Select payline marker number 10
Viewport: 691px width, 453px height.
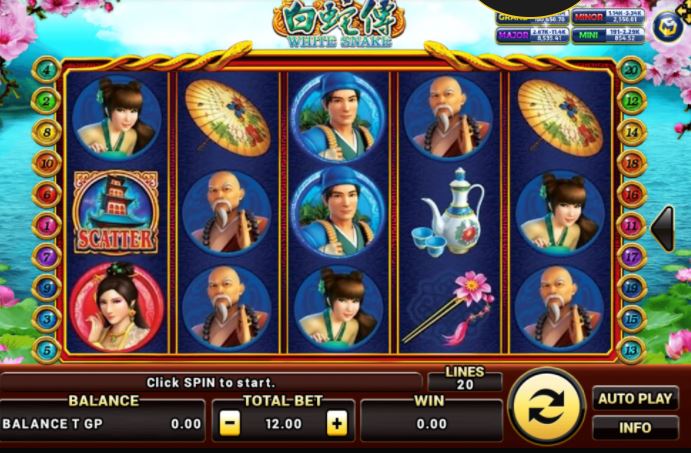[x=46, y=162]
